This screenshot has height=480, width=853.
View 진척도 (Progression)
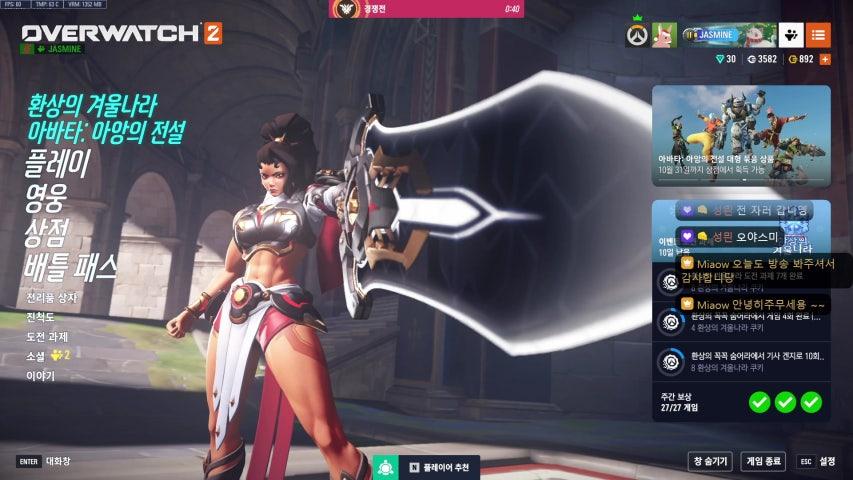click(40, 317)
